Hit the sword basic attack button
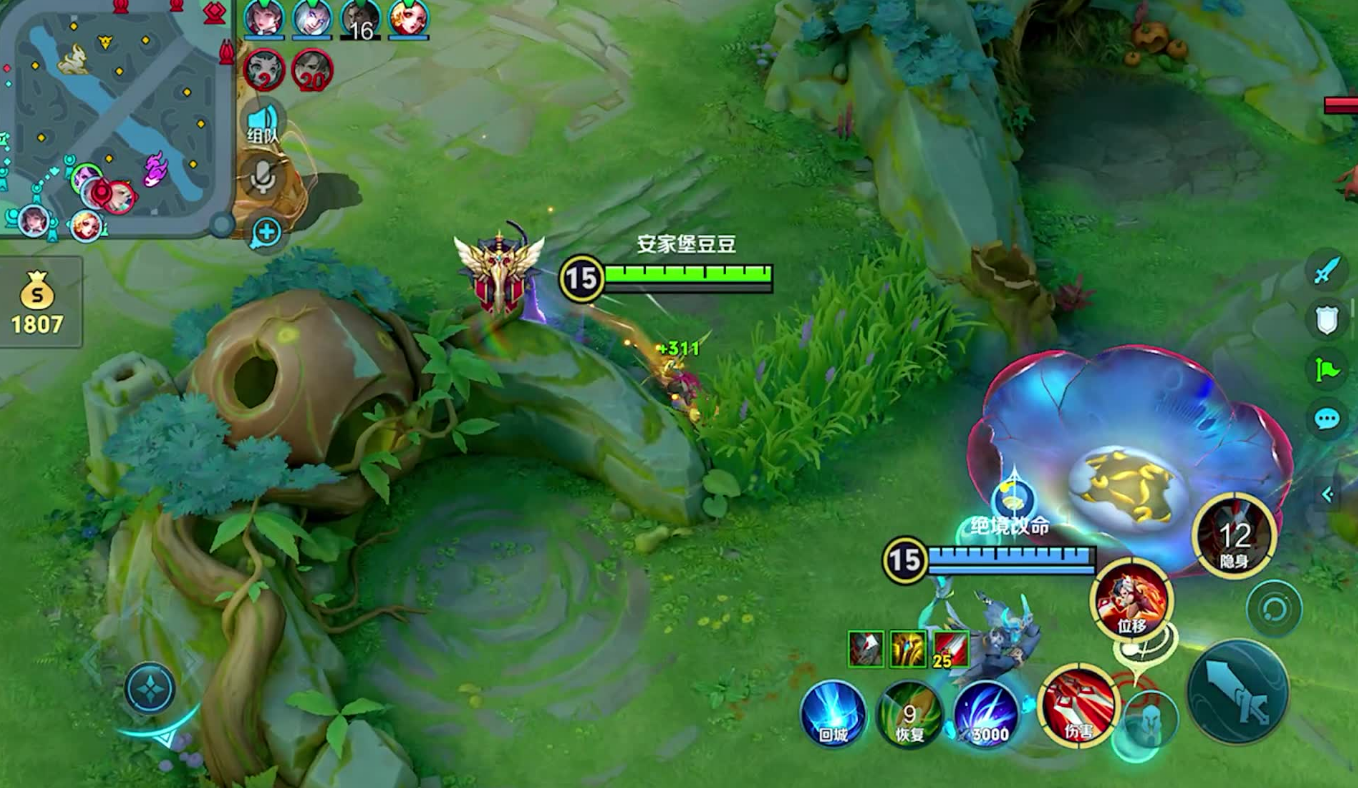 pyautogui.click(x=1237, y=691)
